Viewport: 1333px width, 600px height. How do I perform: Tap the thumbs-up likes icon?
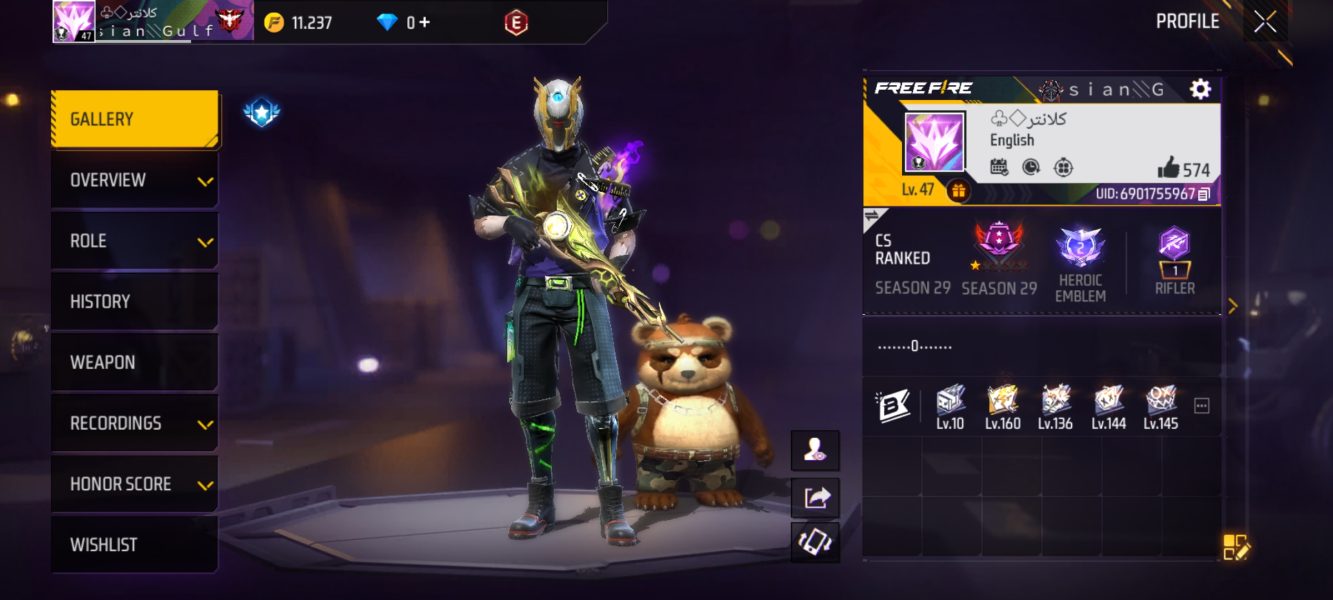click(x=1168, y=168)
